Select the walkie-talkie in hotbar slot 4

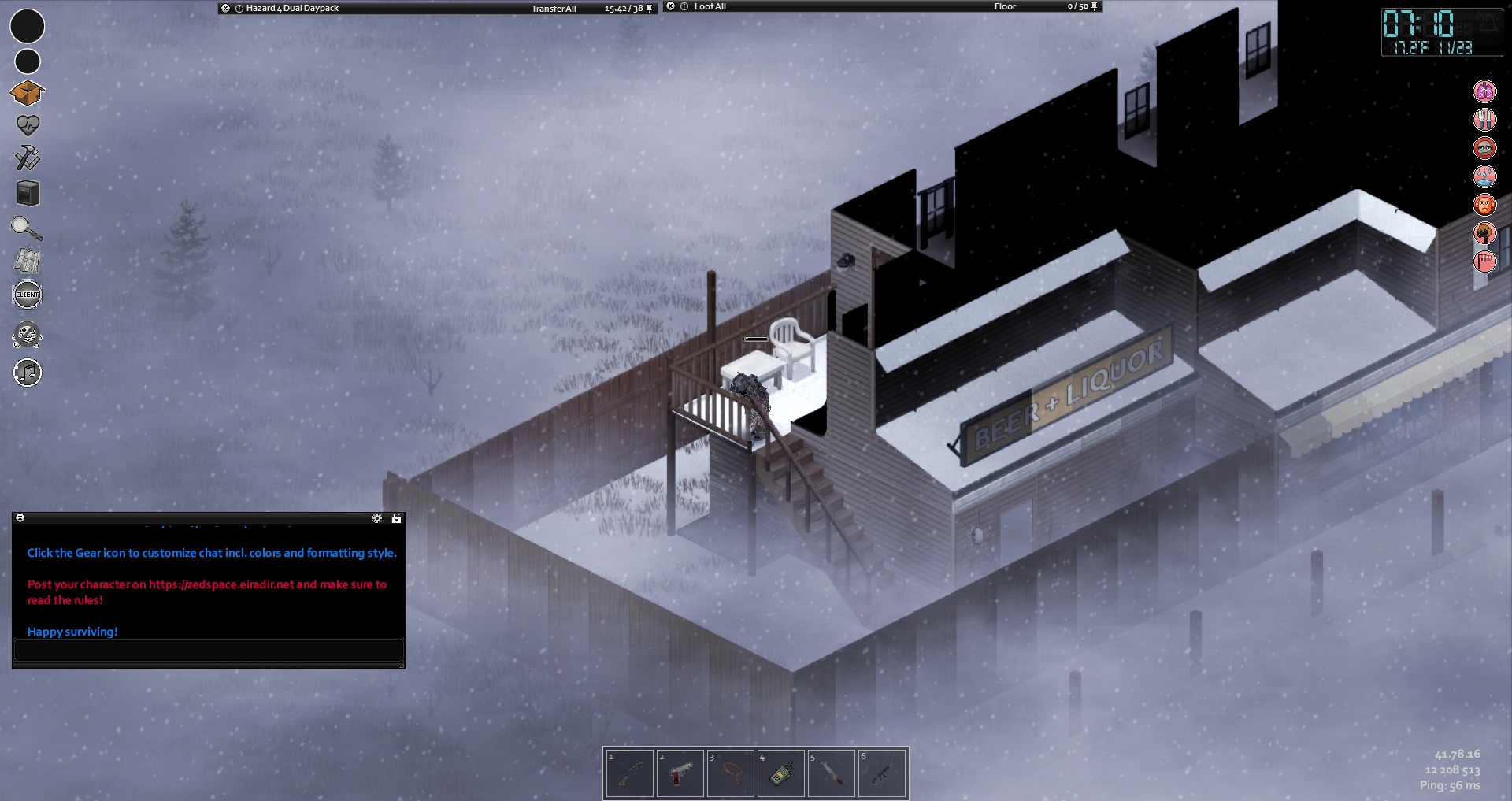[x=780, y=773]
